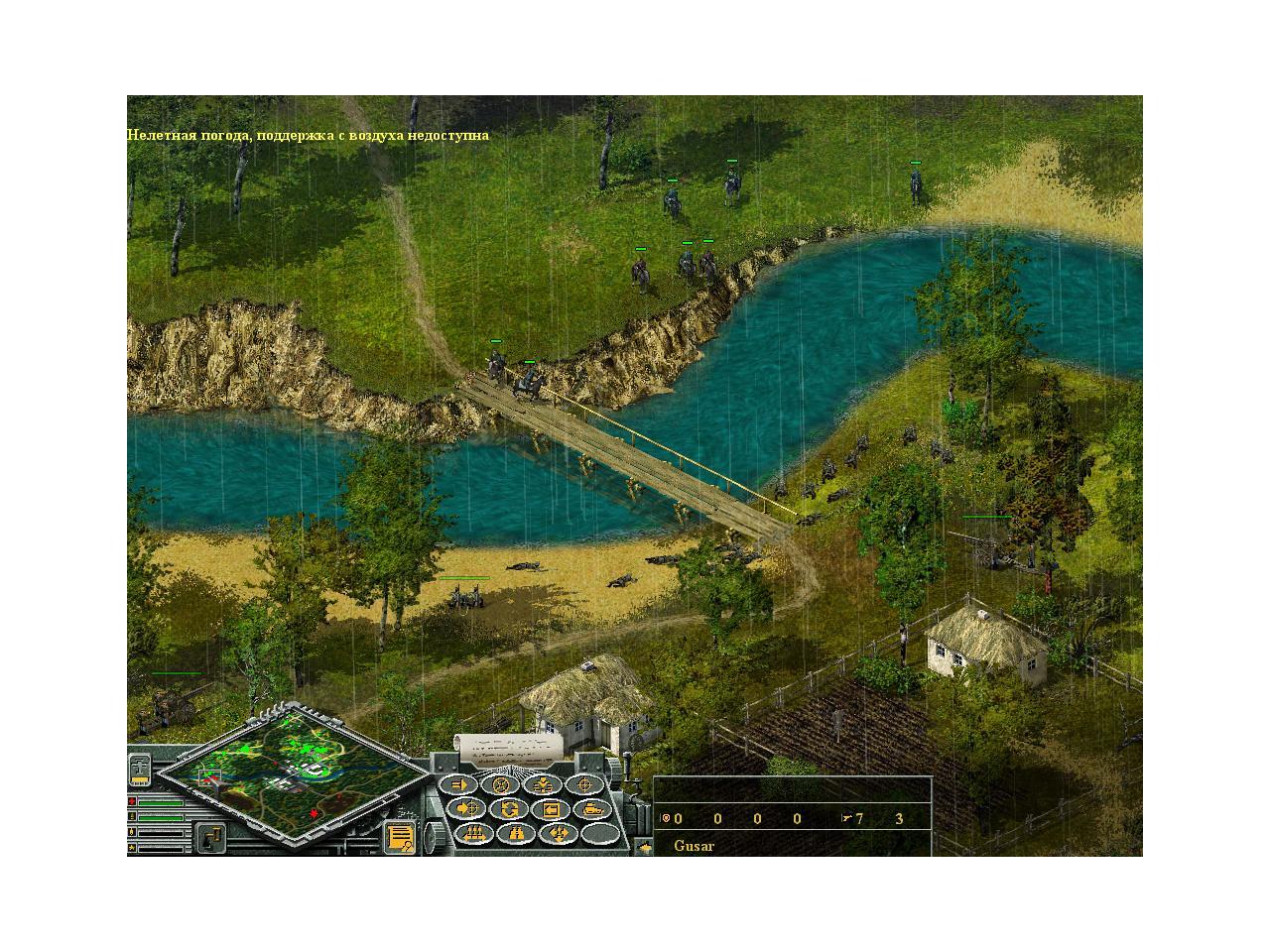Choose the boxed left-arrow command button
The height and width of the screenshot is (952, 1270).
pos(552,809)
